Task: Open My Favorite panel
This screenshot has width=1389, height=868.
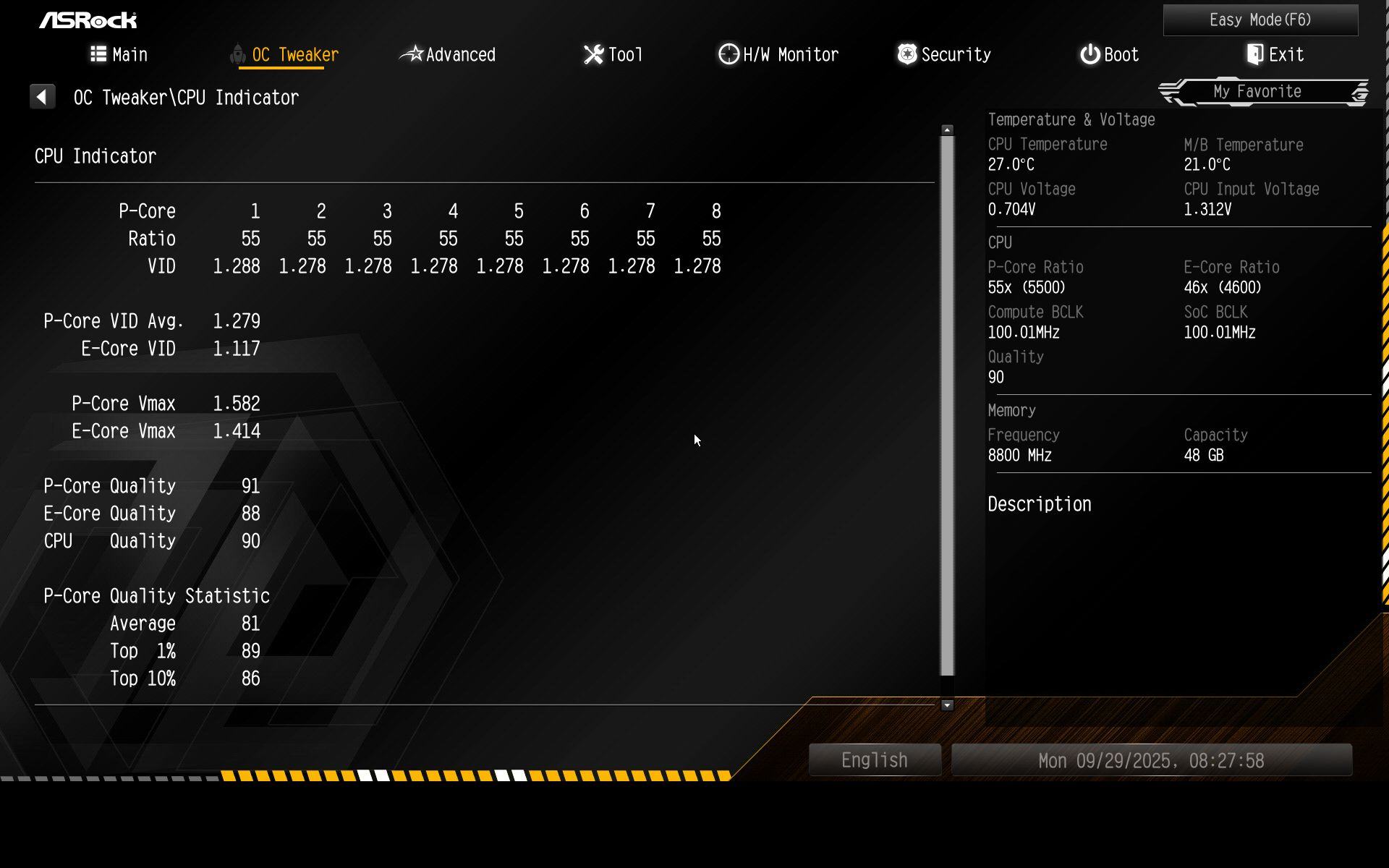Action: 1257,92
